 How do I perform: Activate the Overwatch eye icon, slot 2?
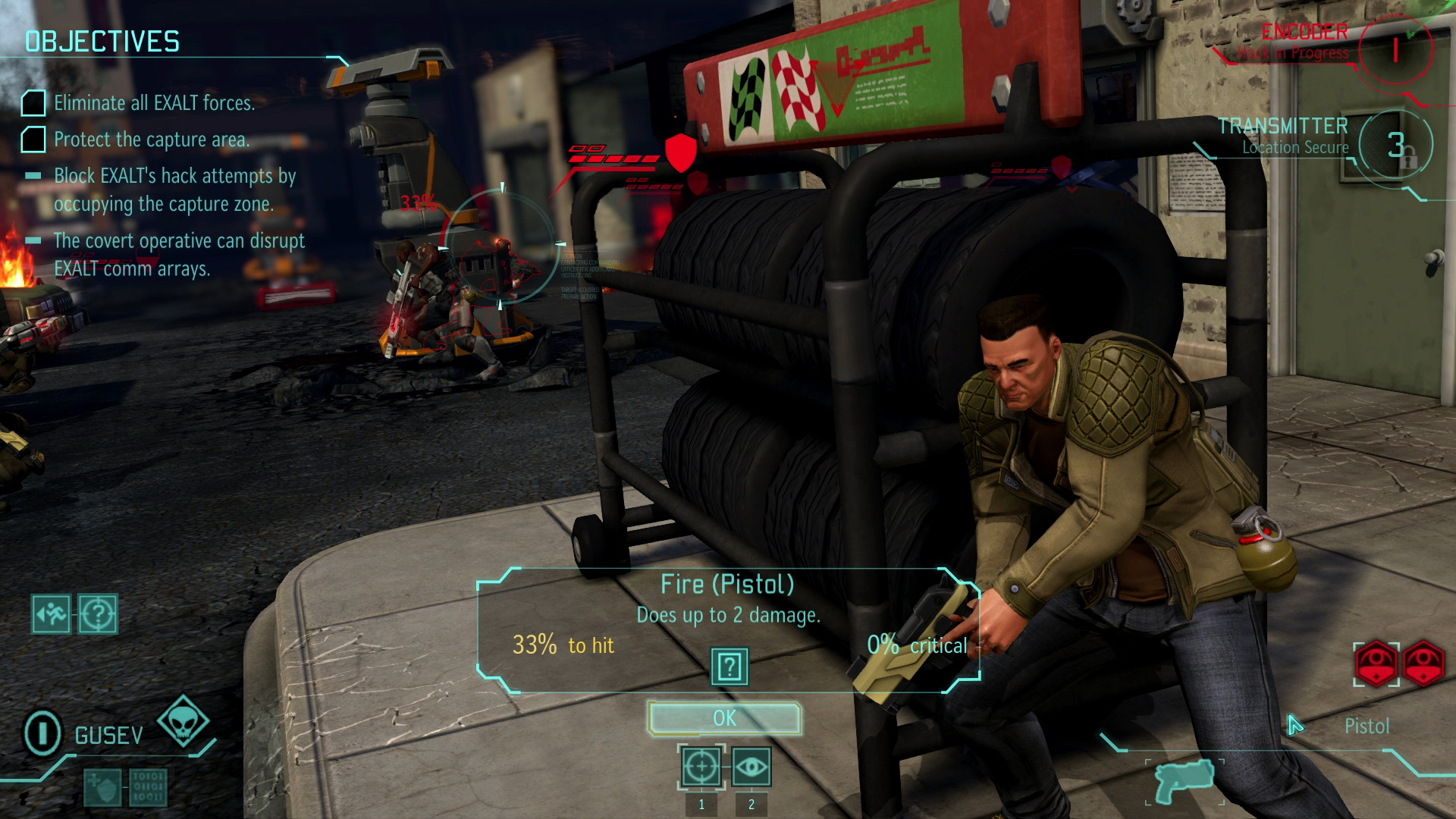[751, 767]
